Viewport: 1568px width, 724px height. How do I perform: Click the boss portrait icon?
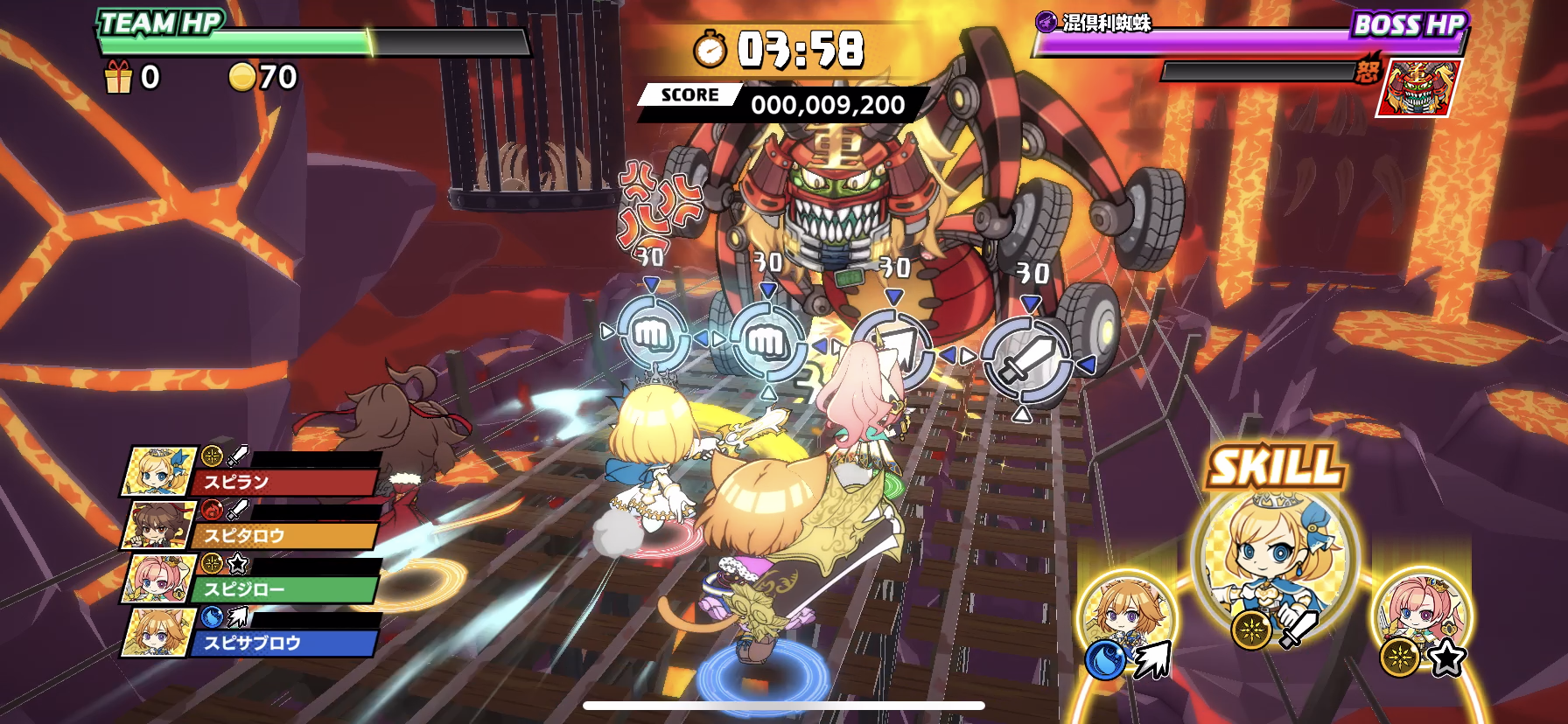pos(1418,88)
